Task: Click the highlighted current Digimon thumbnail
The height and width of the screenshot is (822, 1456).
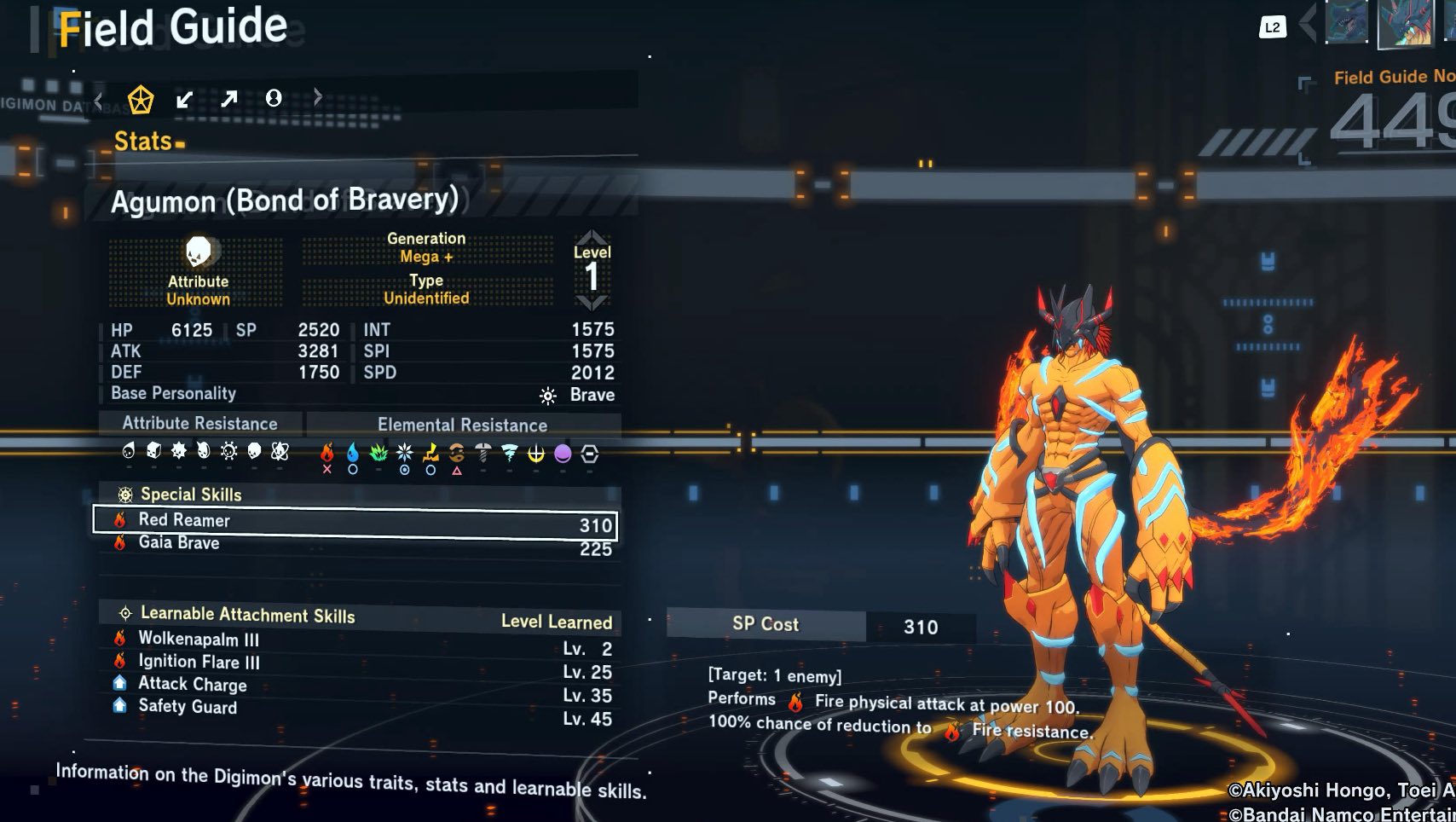Action: click(1406, 23)
